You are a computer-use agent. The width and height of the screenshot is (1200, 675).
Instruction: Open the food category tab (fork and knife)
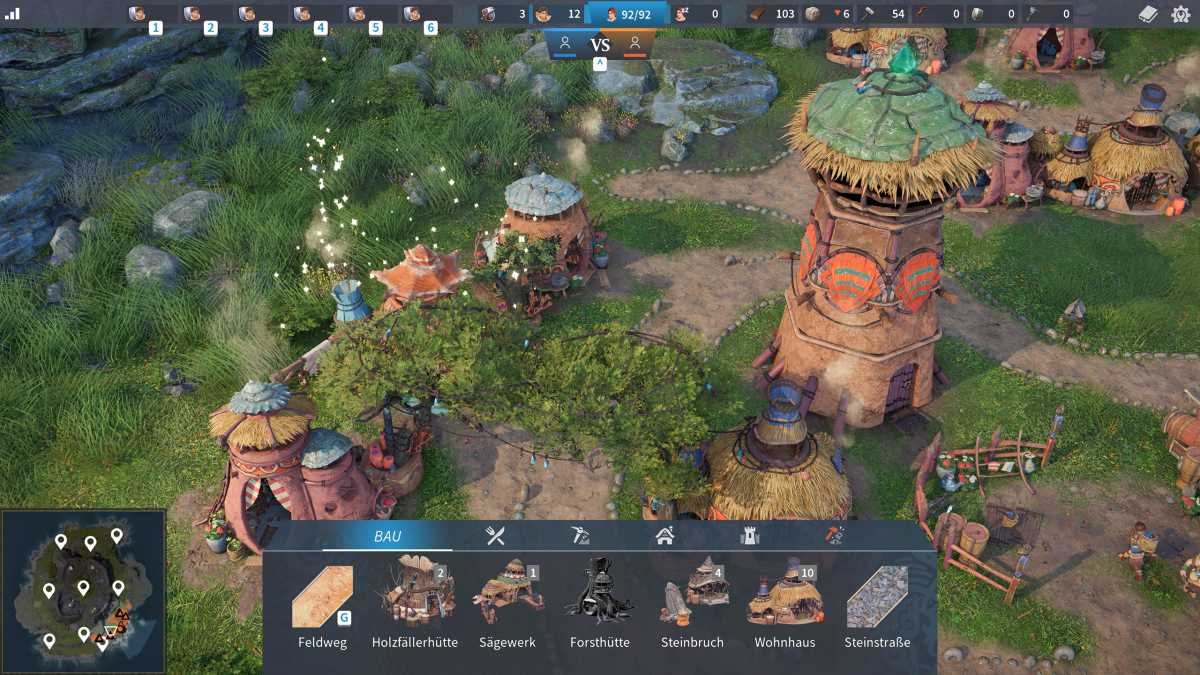pos(495,536)
